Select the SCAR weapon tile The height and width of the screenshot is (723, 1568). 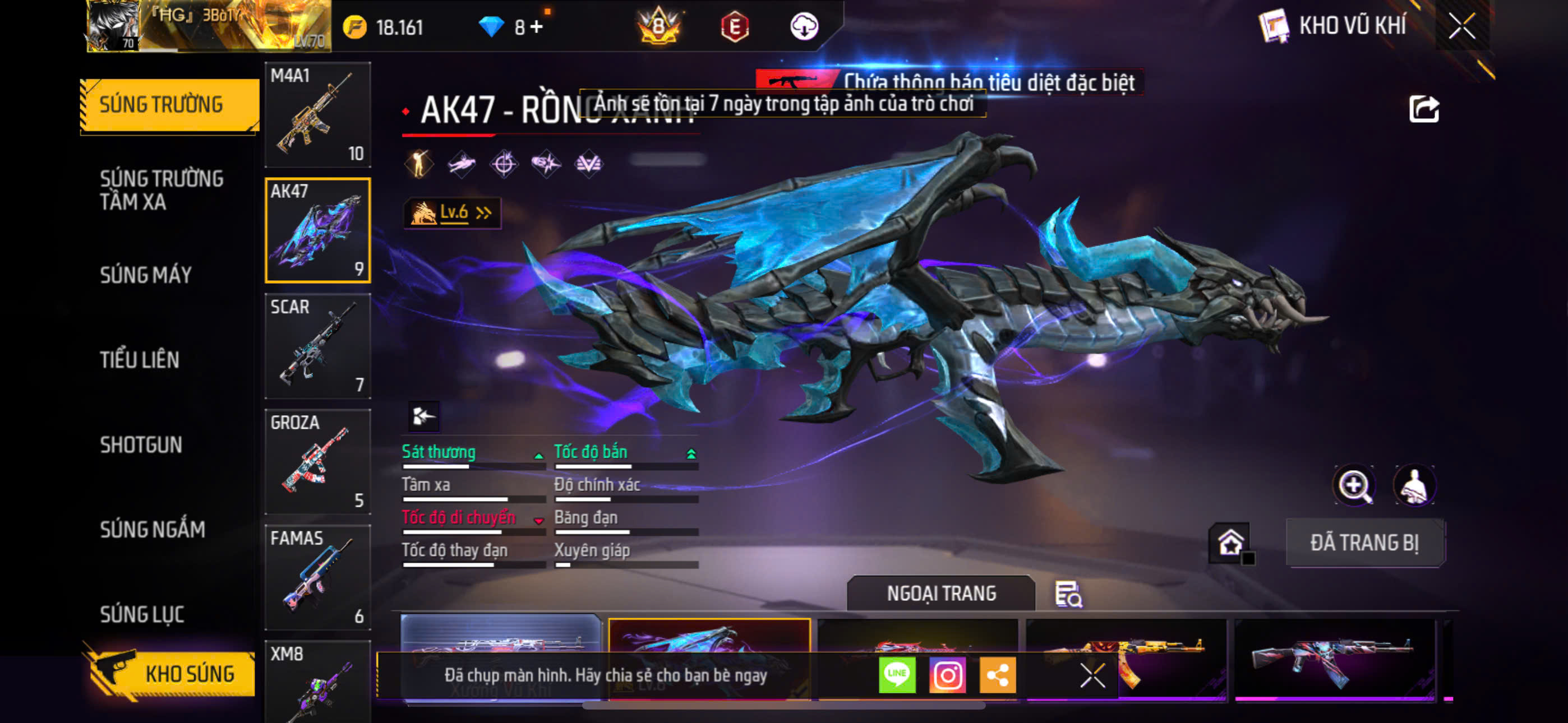pyautogui.click(x=318, y=346)
